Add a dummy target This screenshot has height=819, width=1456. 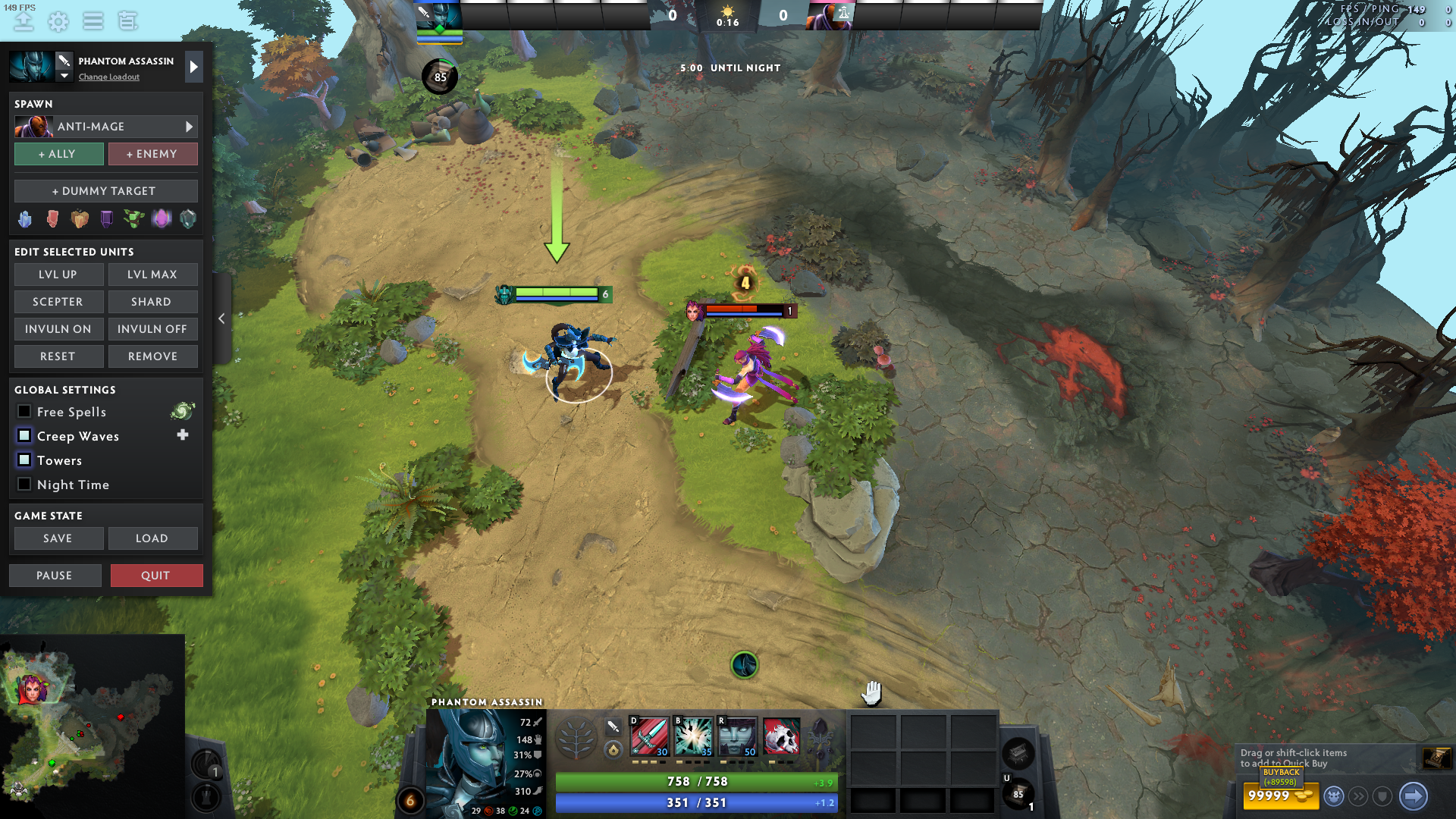(105, 191)
